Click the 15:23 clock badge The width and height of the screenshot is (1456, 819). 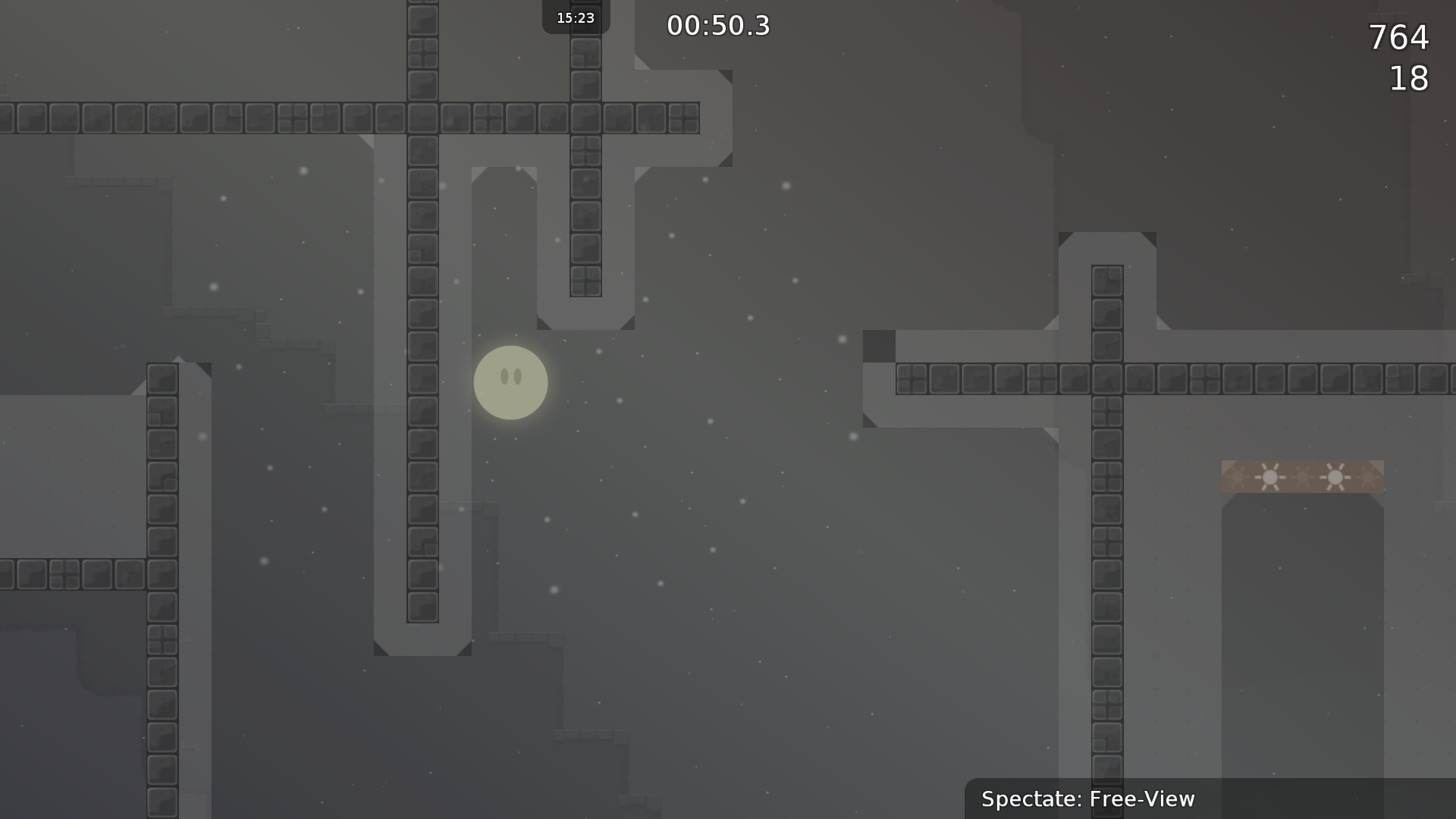(576, 17)
